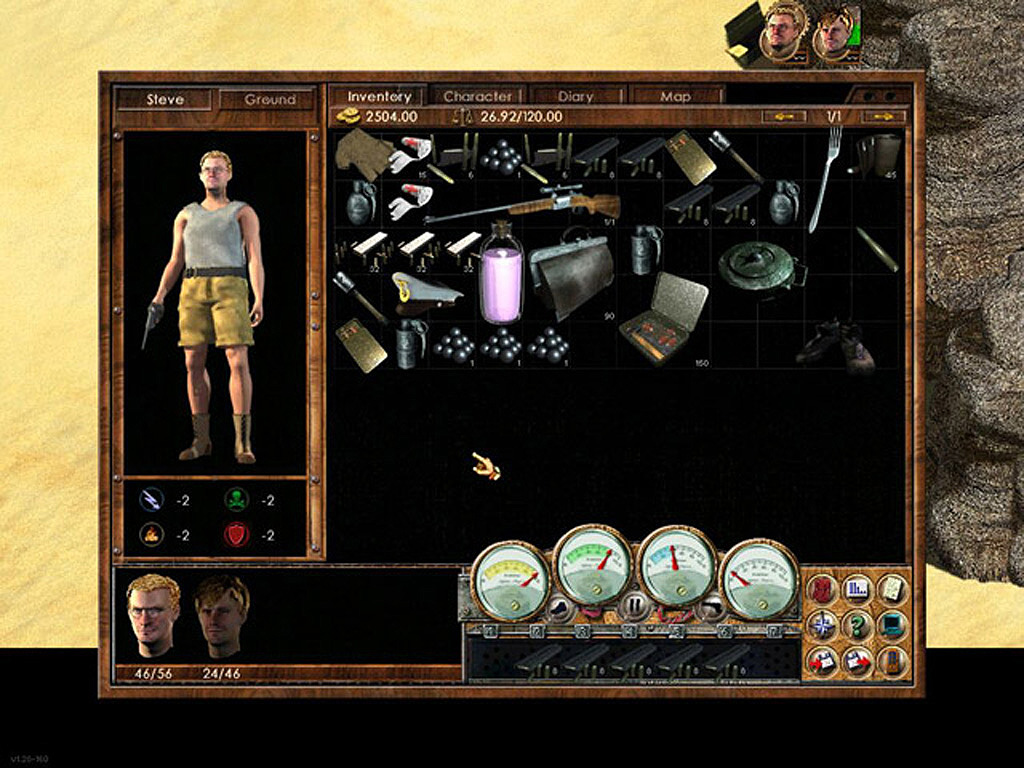This screenshot has width=1024, height=768.
Task: Go to the previous inventory page arrow
Action: point(783,117)
